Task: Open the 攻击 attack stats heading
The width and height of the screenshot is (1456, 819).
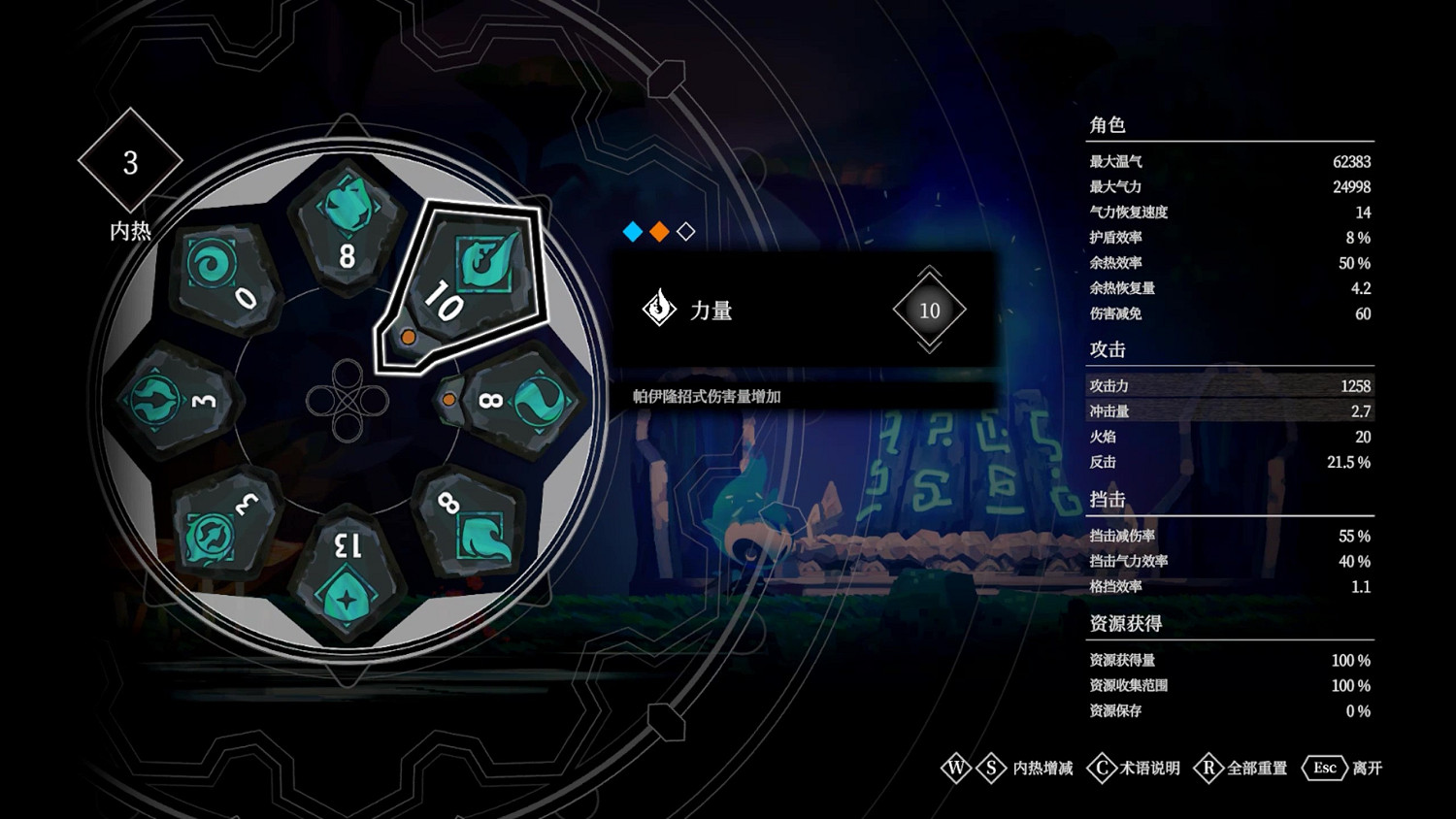Action: 1106,350
